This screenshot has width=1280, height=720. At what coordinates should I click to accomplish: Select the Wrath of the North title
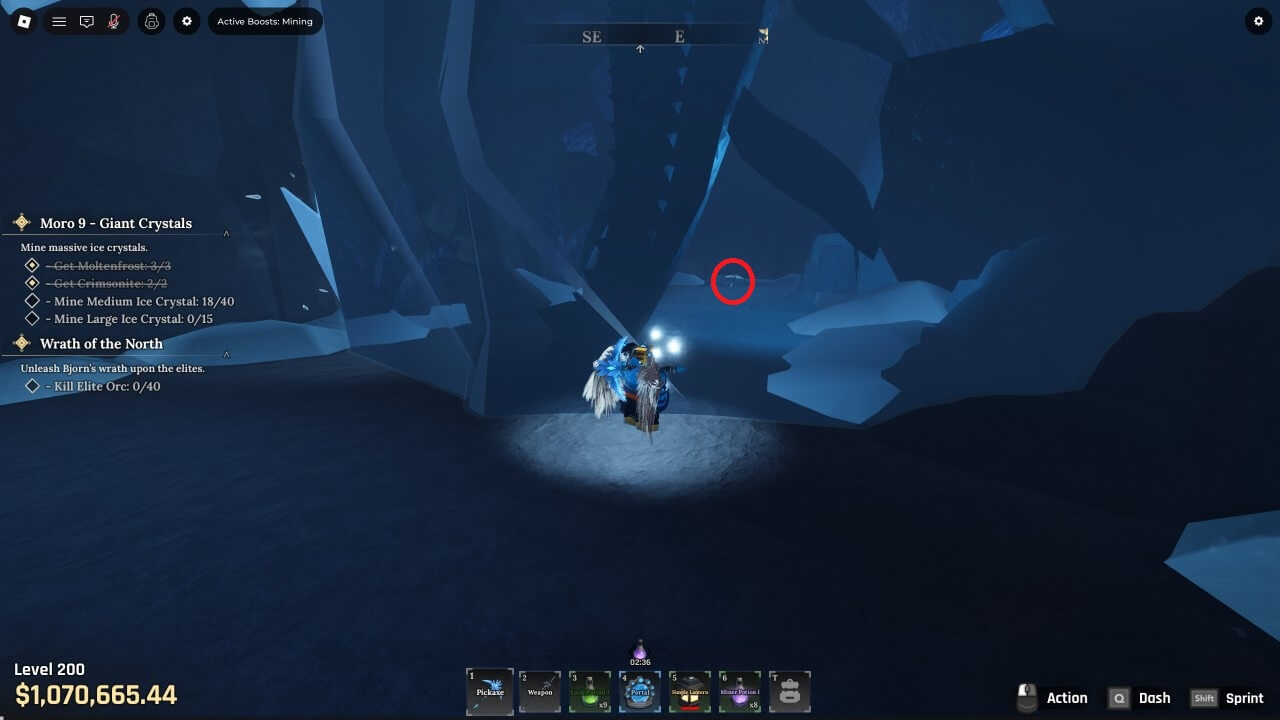coord(101,343)
